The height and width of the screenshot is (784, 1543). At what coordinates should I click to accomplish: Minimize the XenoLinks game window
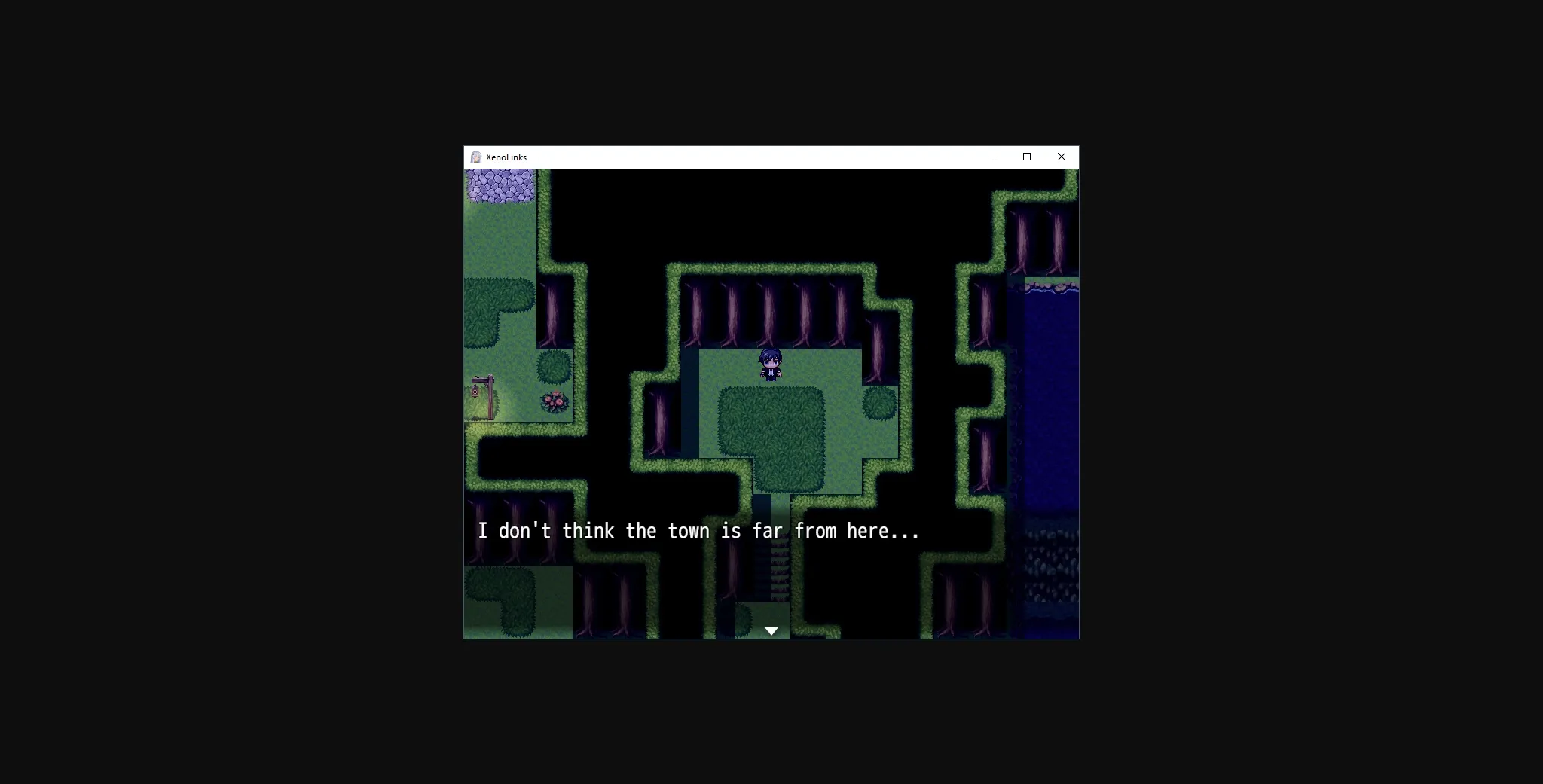pos(992,157)
